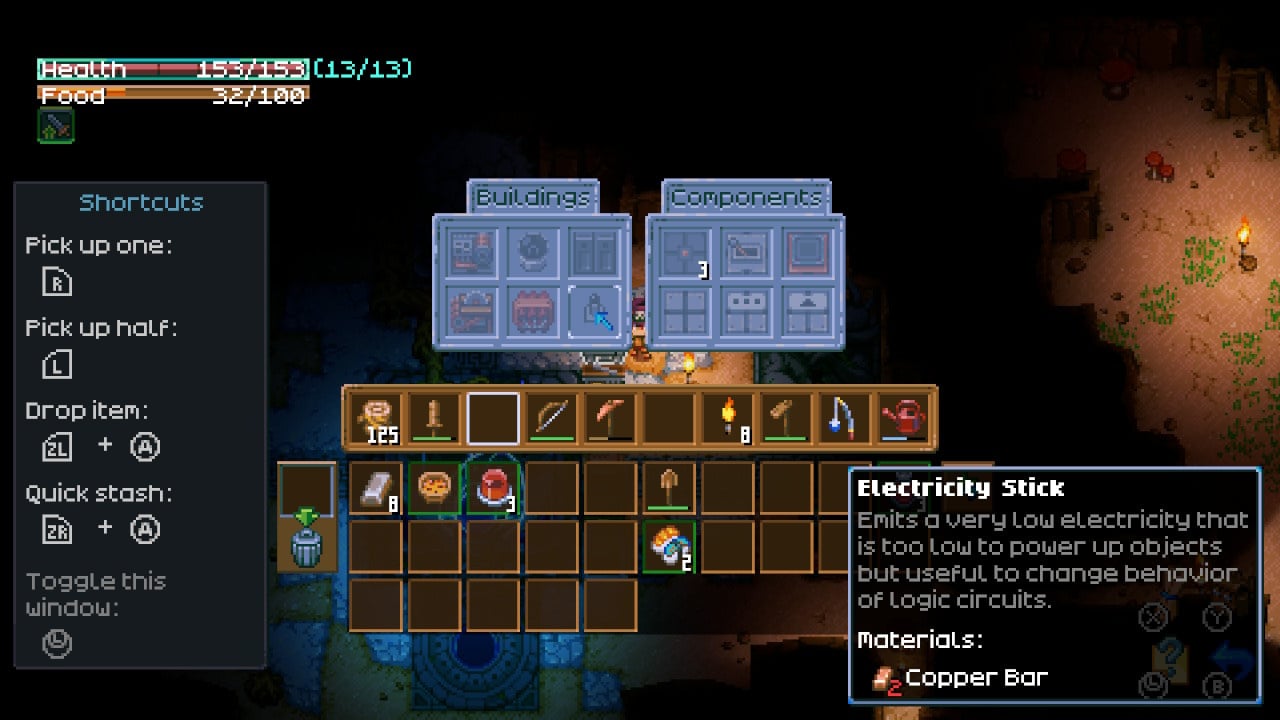Select the pickaxe hotbar slot
Viewport: 1280px width, 720px height.
(x=611, y=419)
